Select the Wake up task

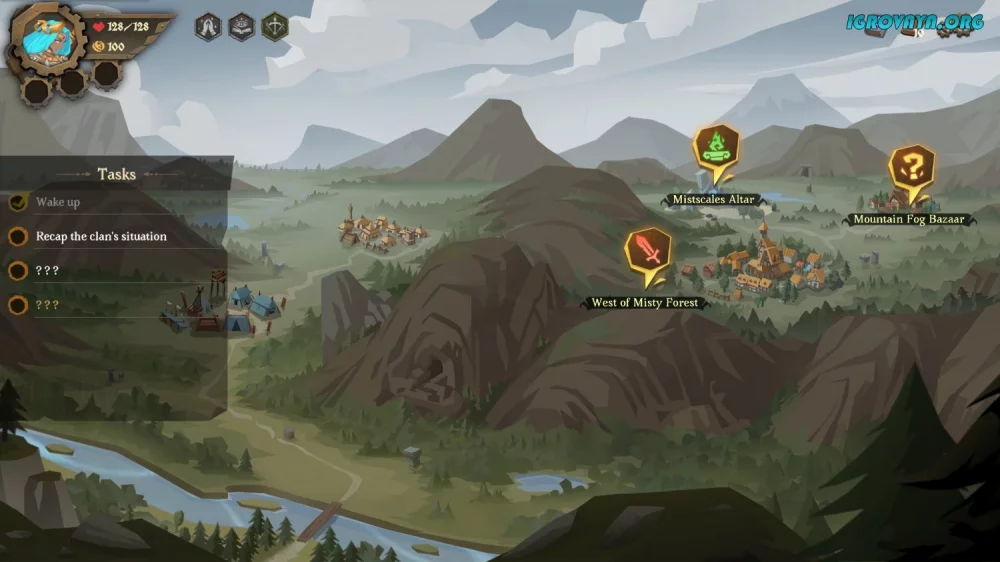[58, 202]
